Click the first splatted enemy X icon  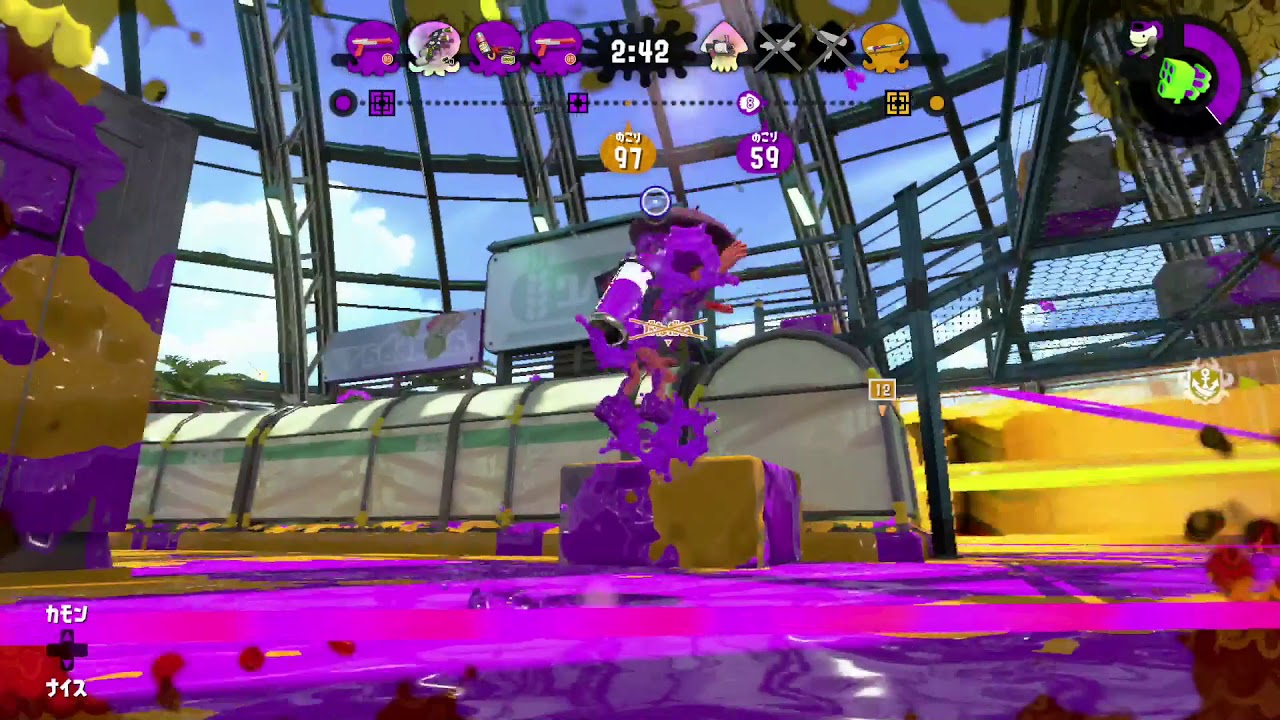[x=779, y=49]
